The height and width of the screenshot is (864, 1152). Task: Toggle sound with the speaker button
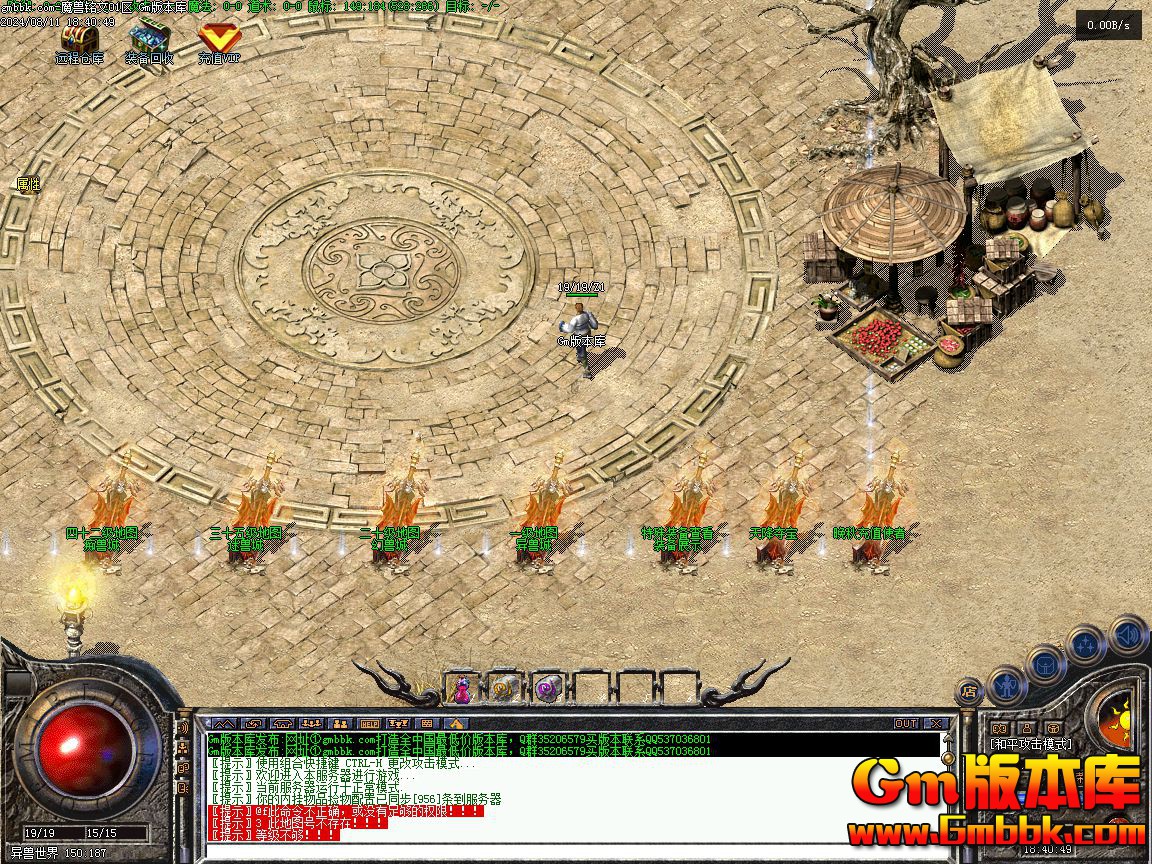[1127, 634]
